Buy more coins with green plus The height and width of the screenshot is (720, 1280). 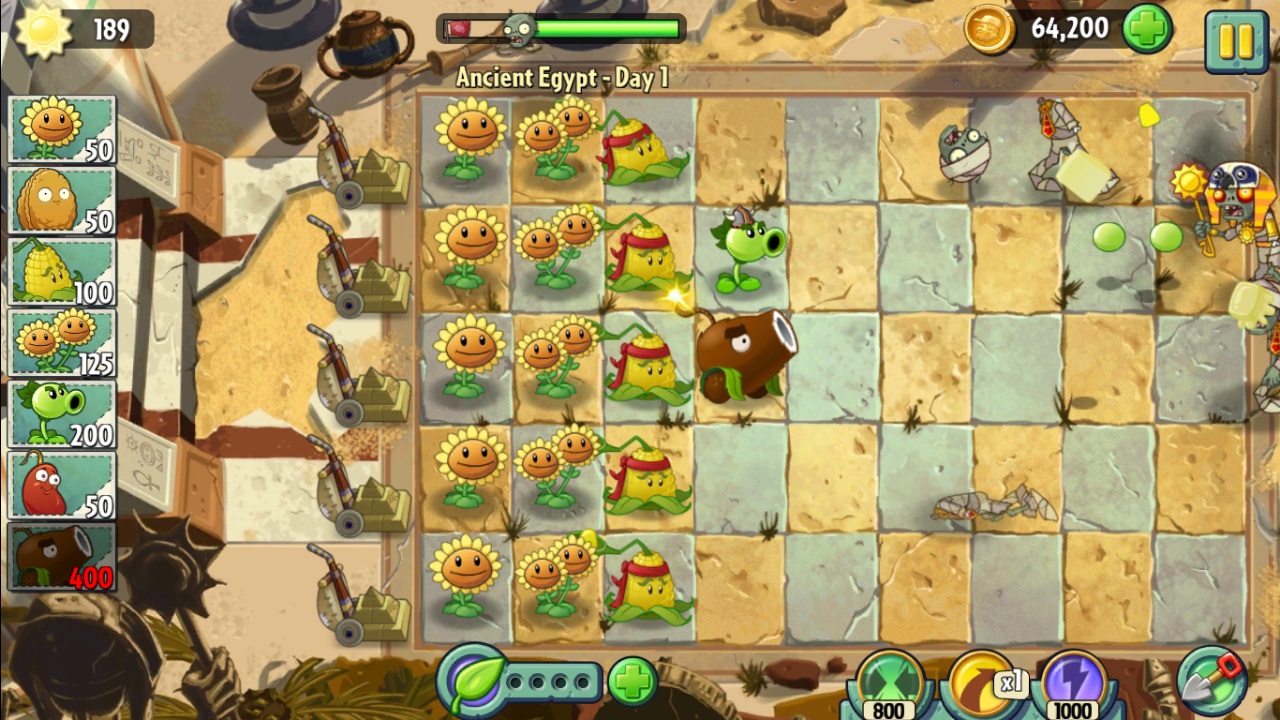(x=1147, y=29)
